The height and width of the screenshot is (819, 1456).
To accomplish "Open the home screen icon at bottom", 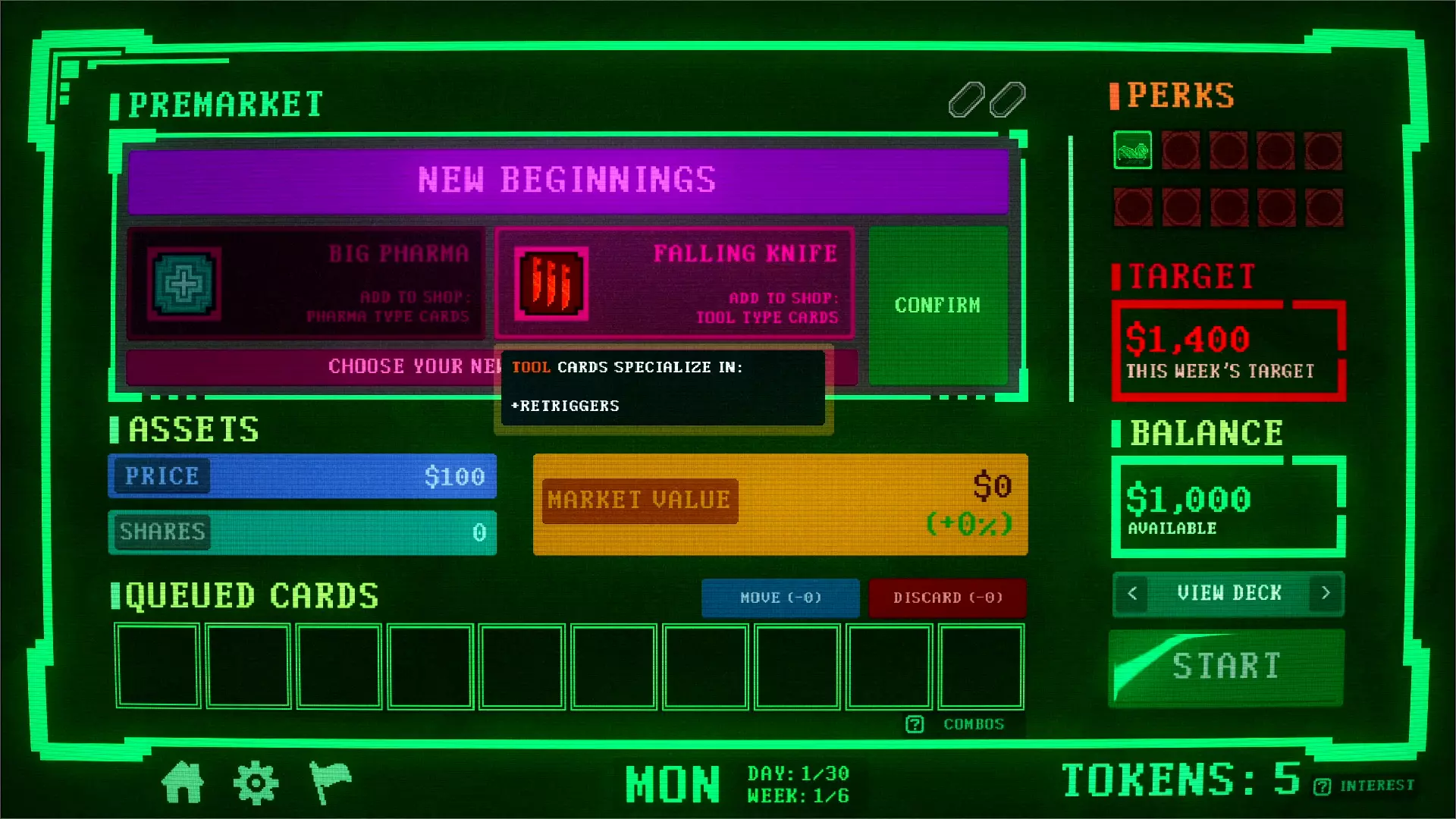I will pyautogui.click(x=184, y=783).
